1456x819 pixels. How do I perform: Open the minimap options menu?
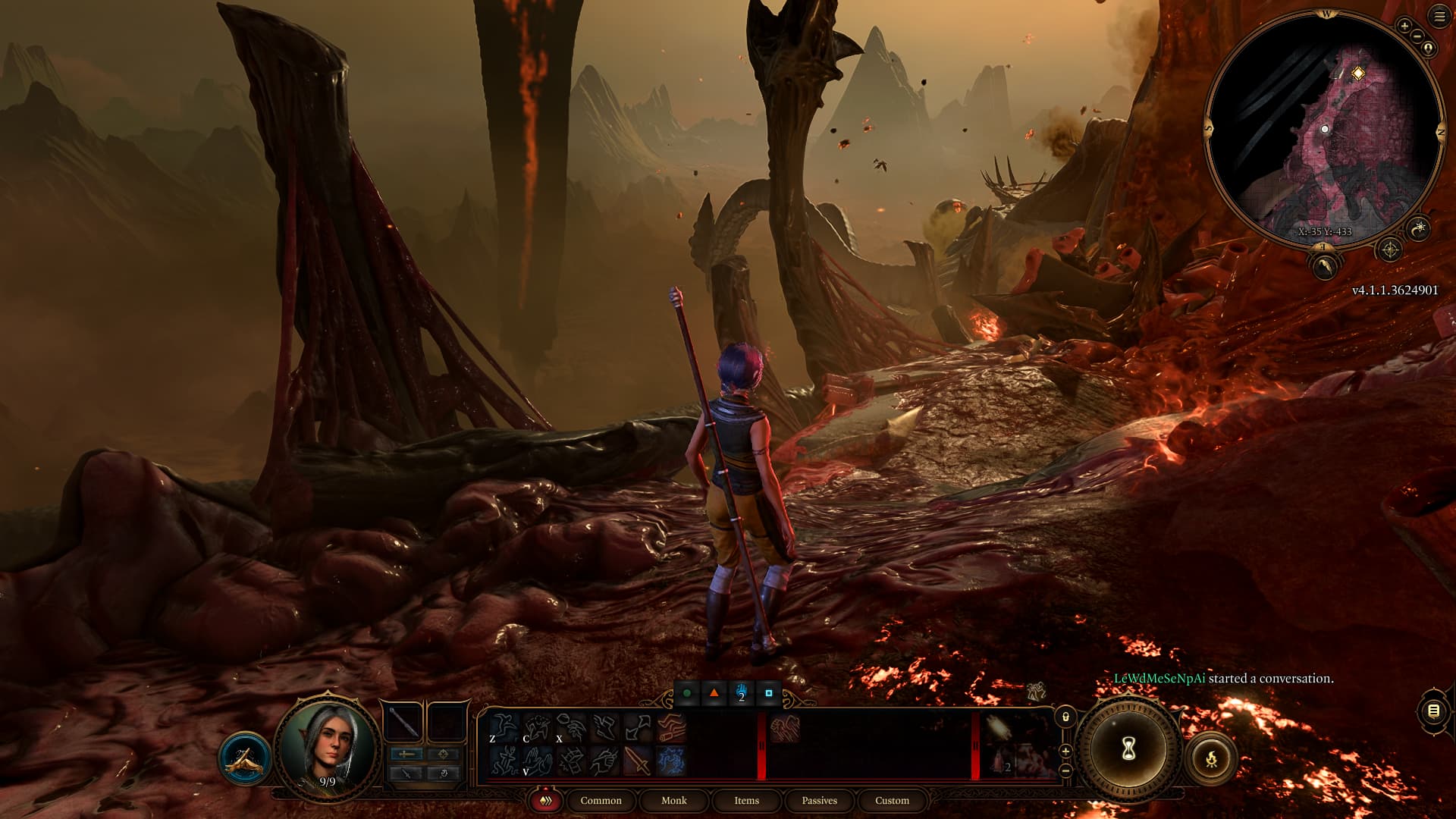tap(1437, 16)
